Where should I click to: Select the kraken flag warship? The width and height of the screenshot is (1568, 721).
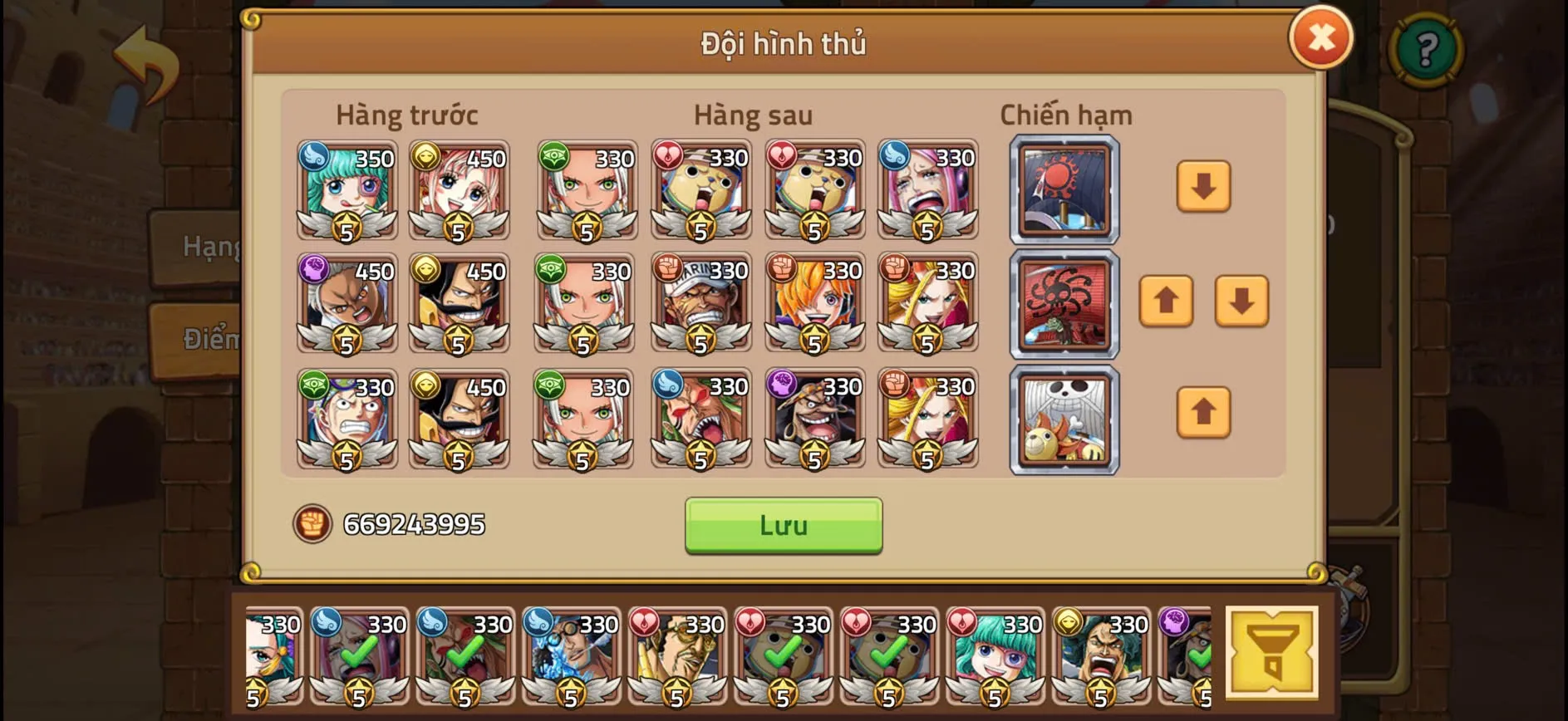tap(1064, 305)
